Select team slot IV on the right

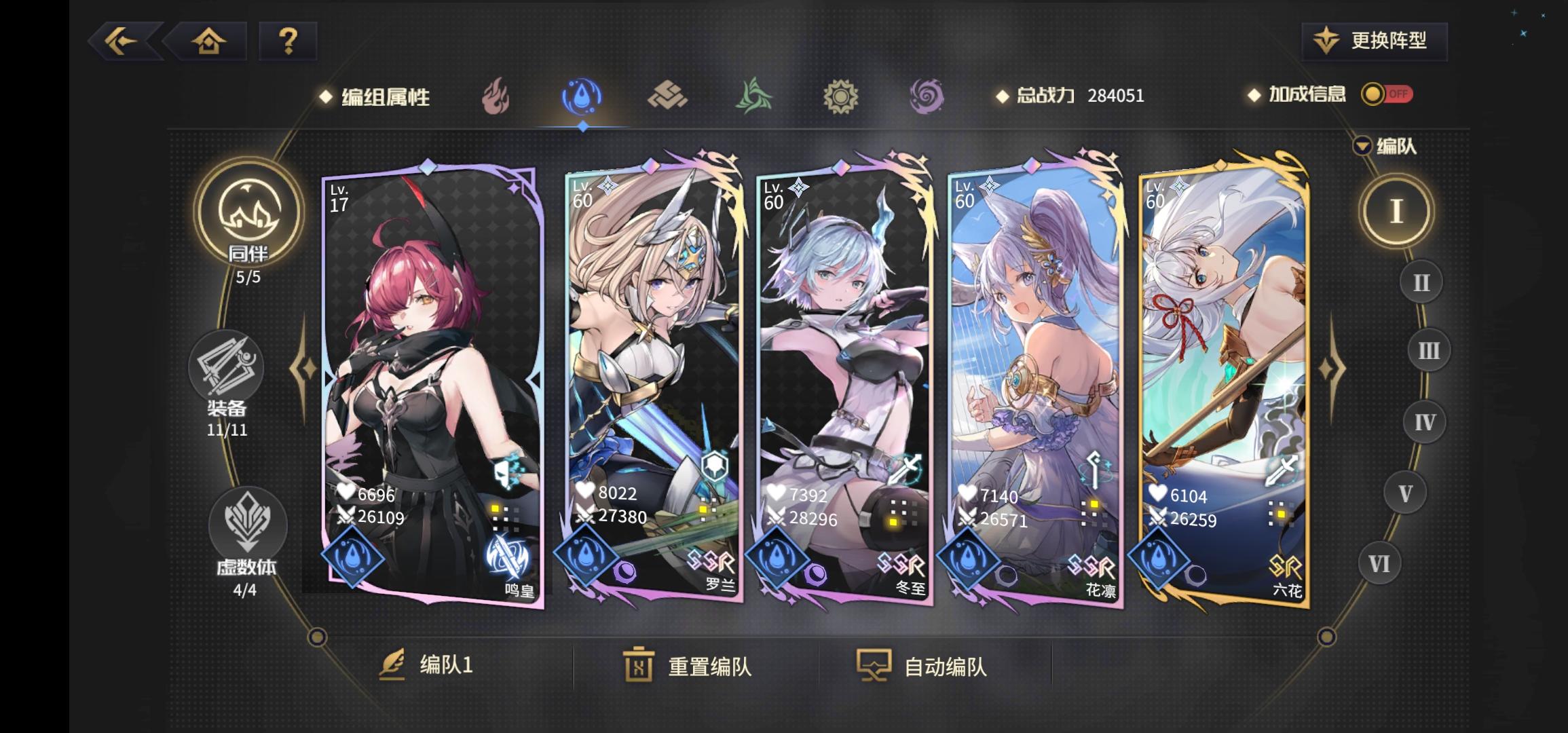(1425, 421)
